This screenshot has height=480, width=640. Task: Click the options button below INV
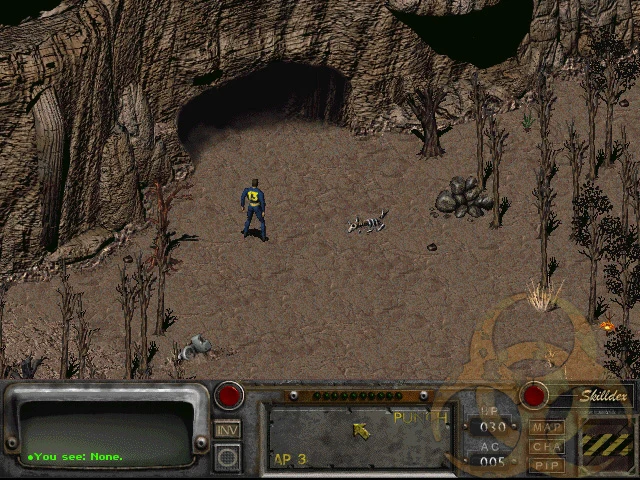pos(227,456)
